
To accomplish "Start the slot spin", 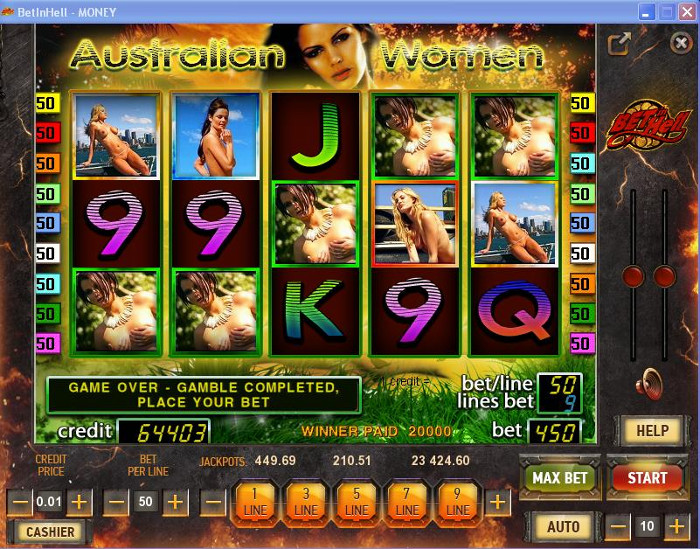I will coord(647,478).
